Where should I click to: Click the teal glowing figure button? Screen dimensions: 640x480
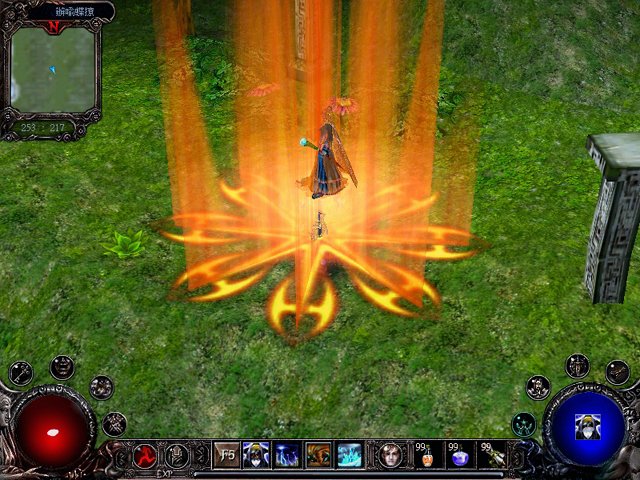[523, 425]
